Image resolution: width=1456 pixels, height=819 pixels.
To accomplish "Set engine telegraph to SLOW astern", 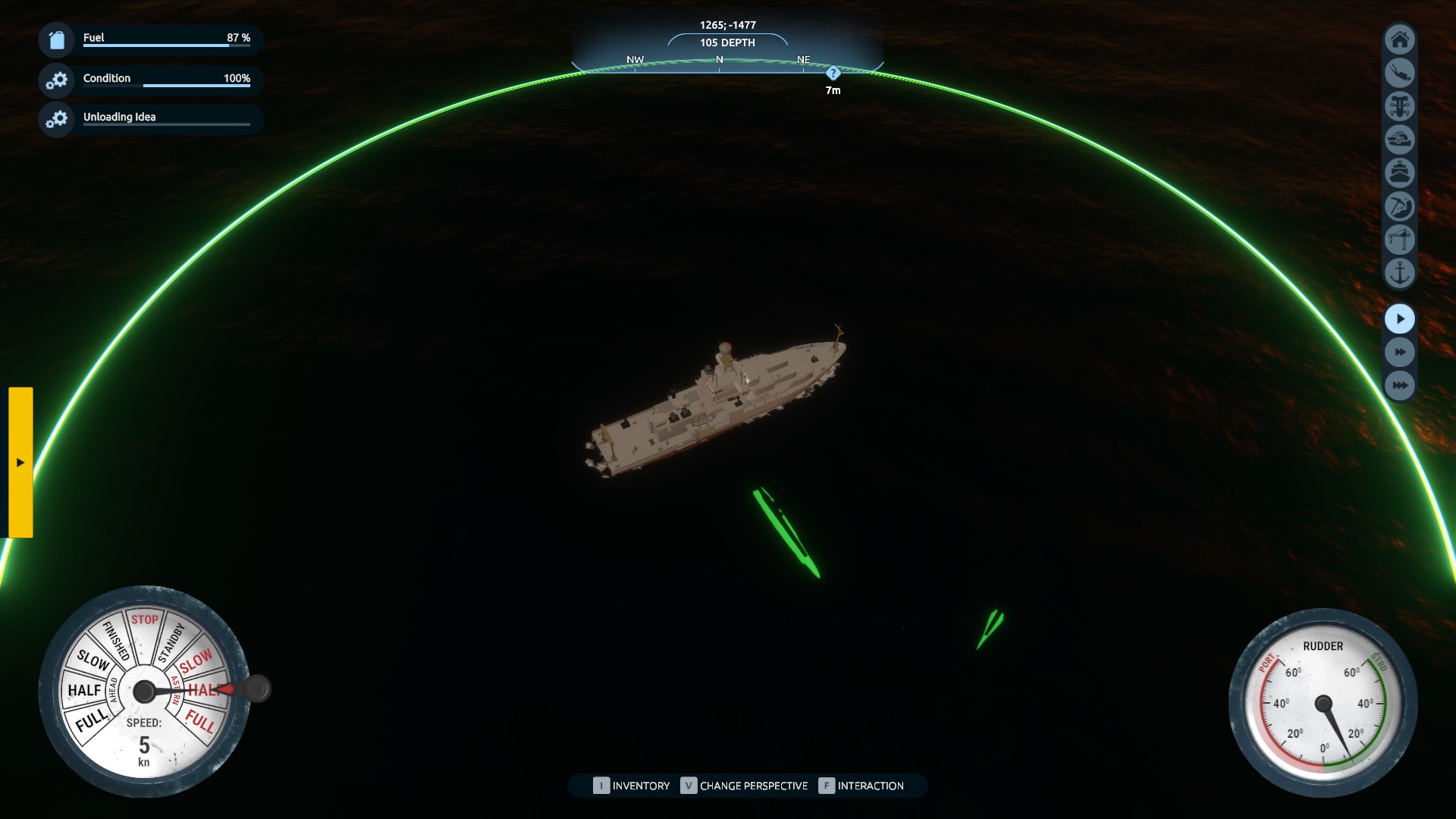I will [196, 661].
